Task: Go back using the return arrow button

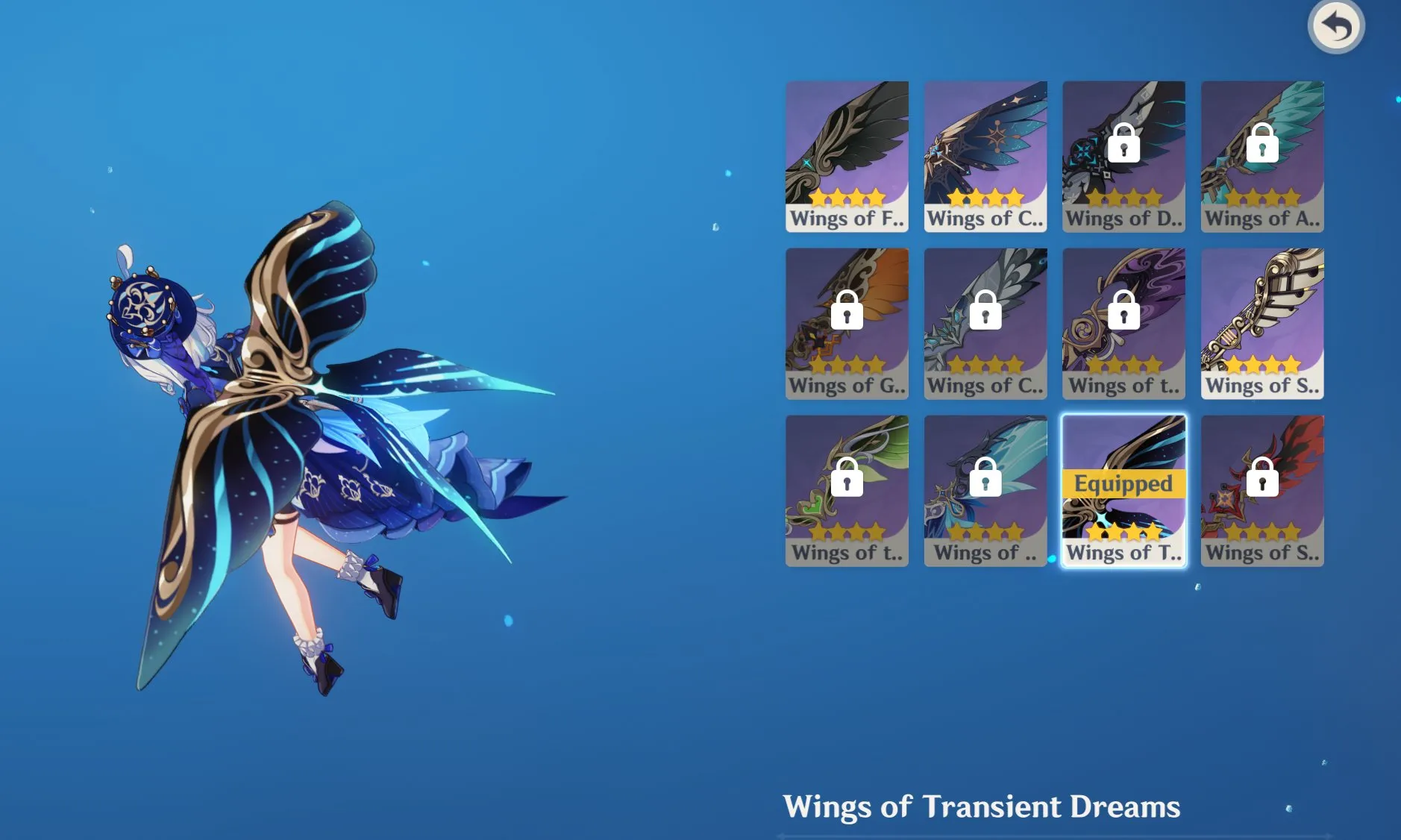Action: (1336, 27)
